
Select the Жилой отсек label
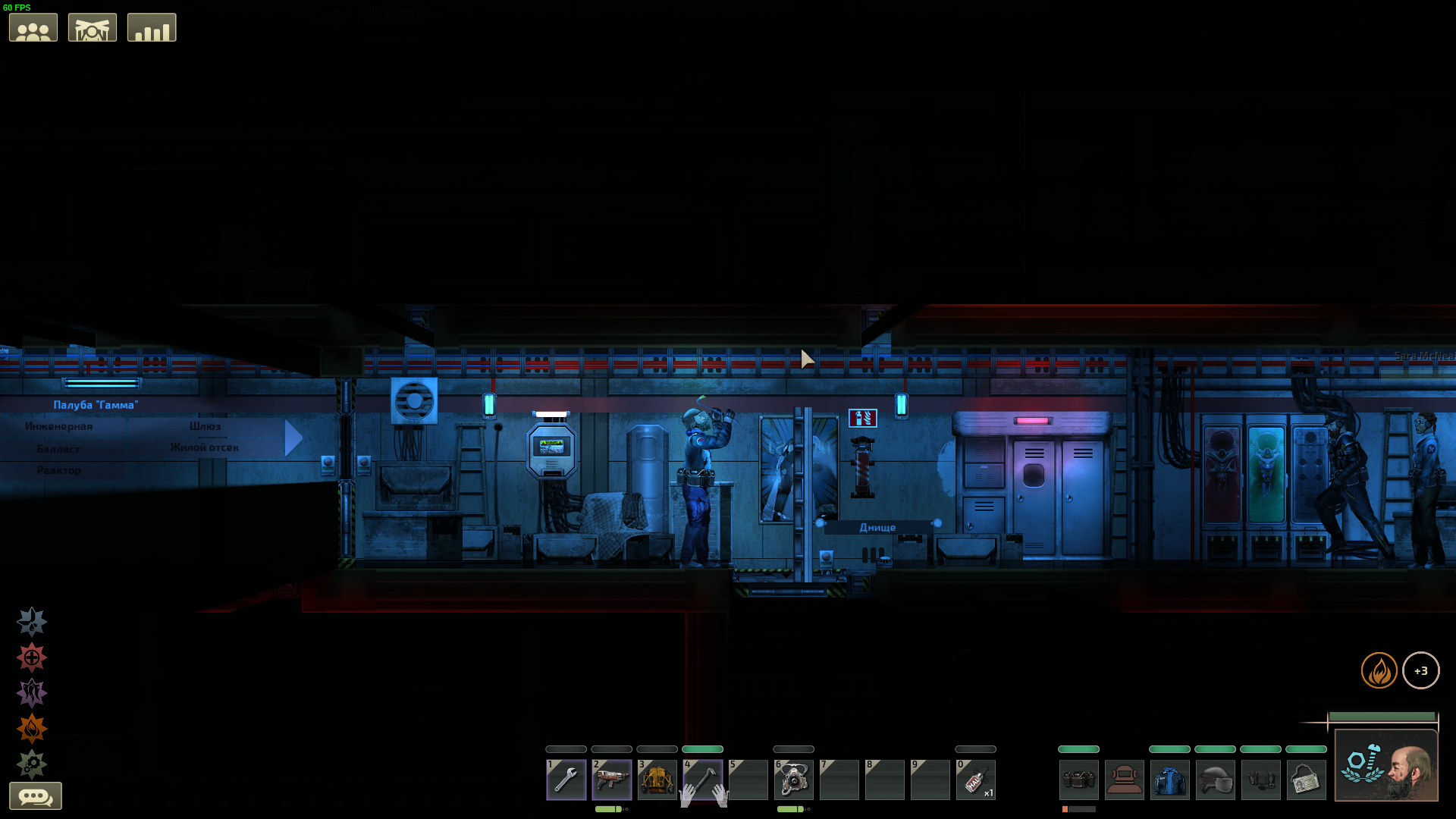tap(205, 447)
